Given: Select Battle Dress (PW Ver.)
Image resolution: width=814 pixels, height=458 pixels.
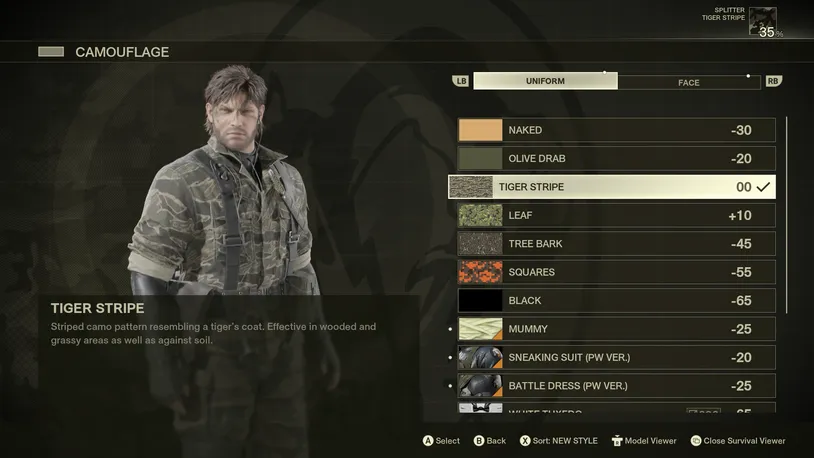Looking at the screenshot, I should pyautogui.click(x=616, y=386).
